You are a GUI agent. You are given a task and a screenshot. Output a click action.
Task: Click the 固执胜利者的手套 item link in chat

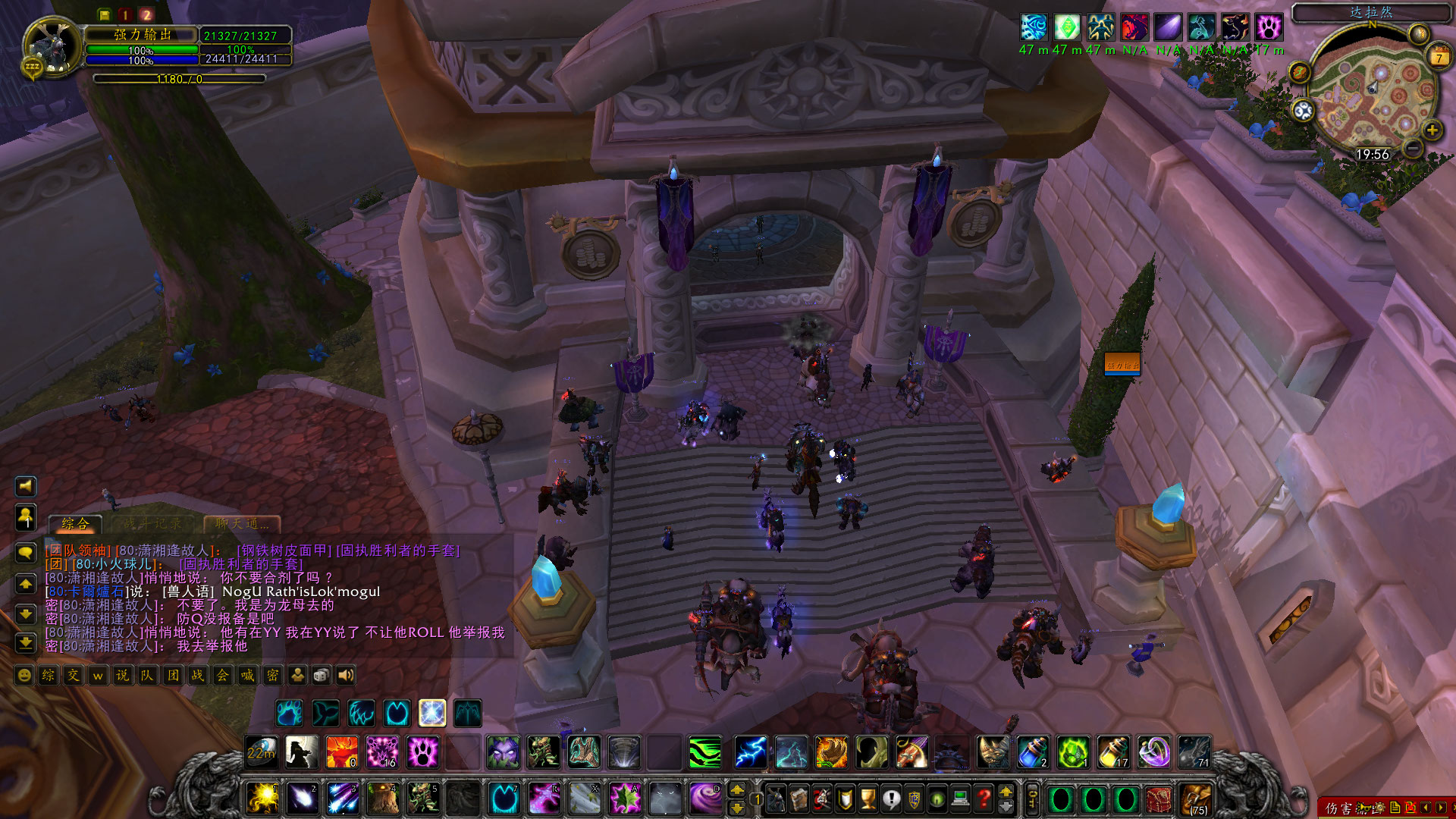241,564
